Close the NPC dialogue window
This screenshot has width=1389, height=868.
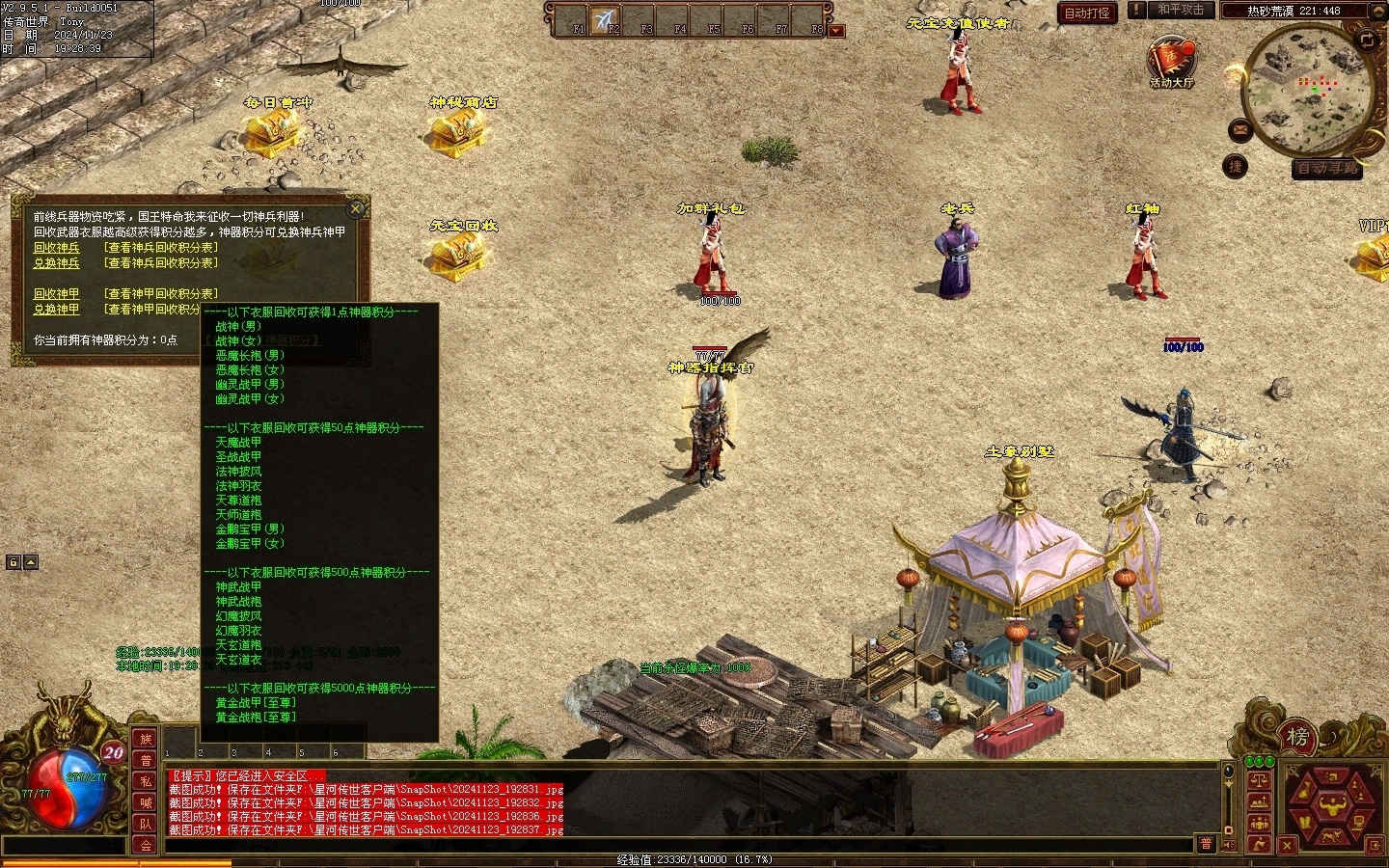(356, 208)
